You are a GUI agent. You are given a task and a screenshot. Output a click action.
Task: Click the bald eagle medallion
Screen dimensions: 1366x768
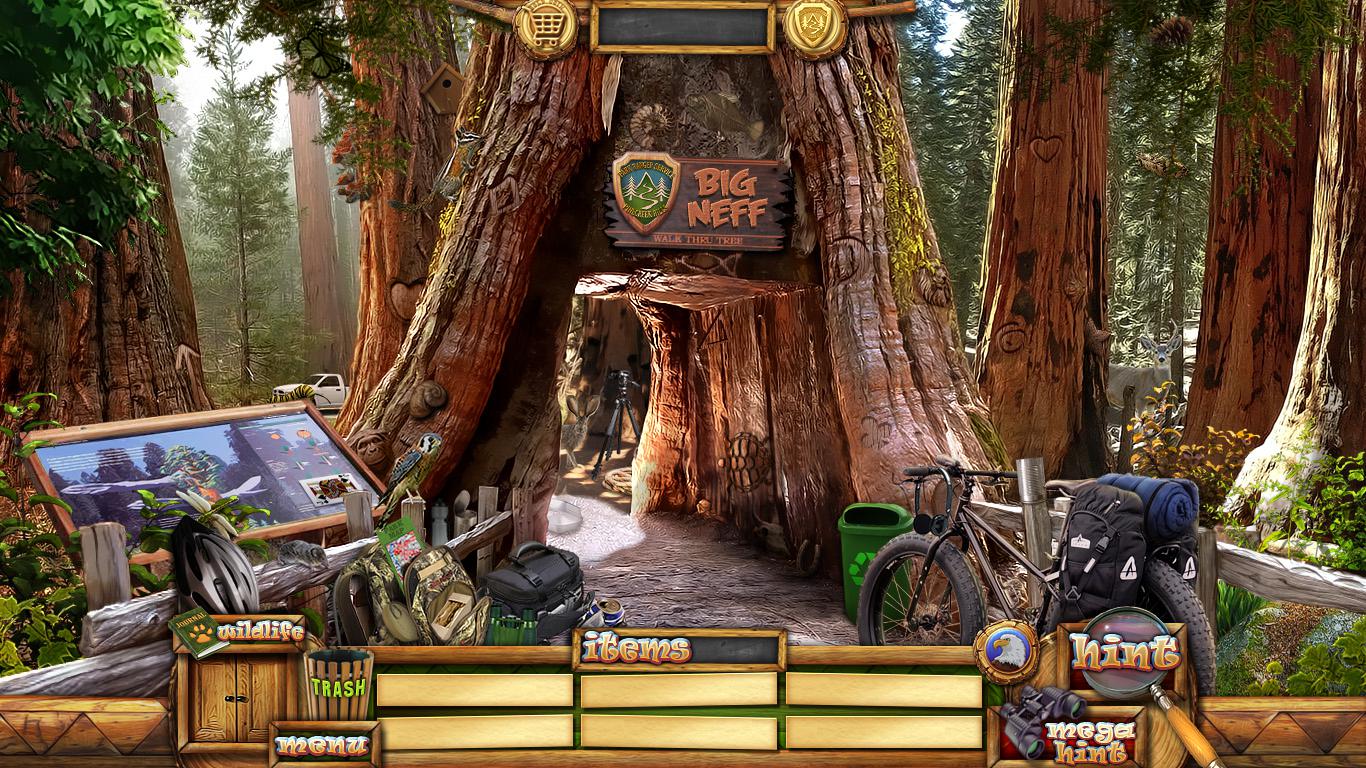[x=1006, y=652]
